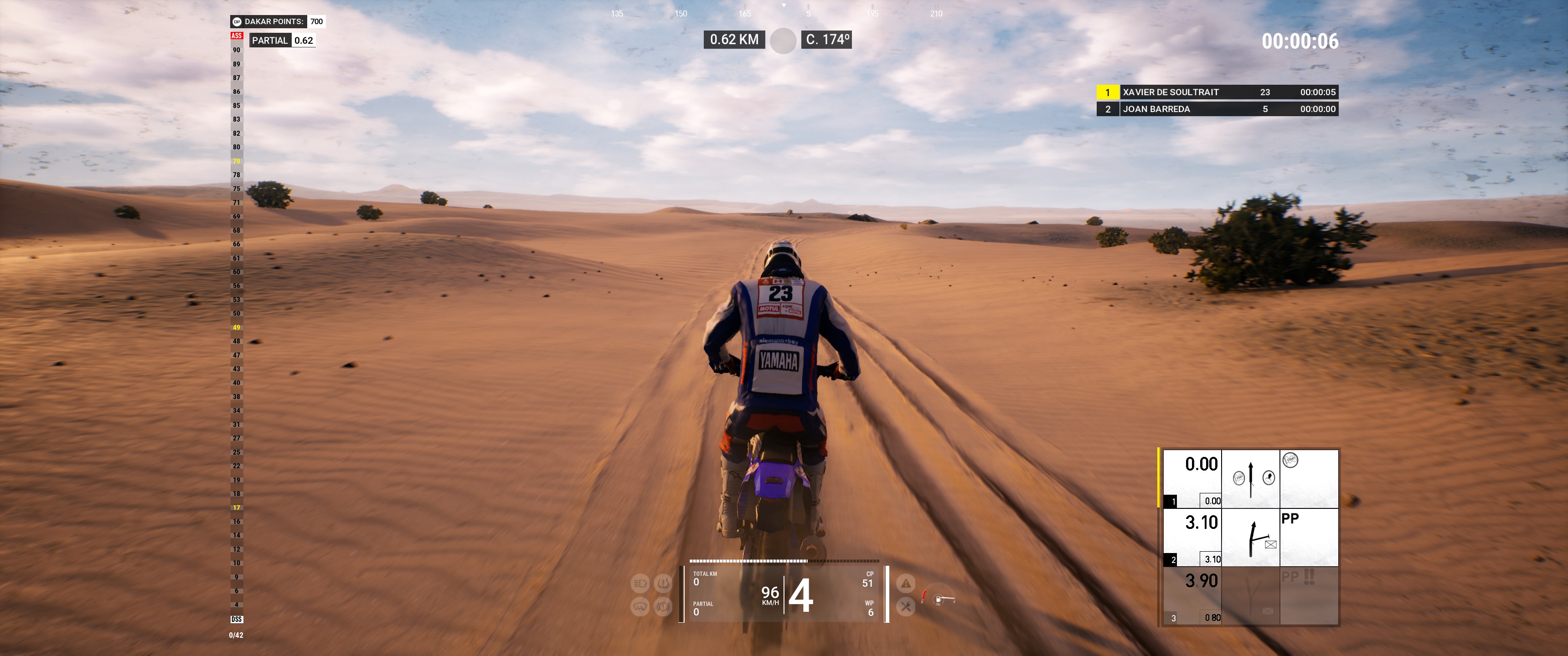Screen dimensions: 1568x656
Task: Click the brake warning indicator icon
Action: click(x=663, y=606)
